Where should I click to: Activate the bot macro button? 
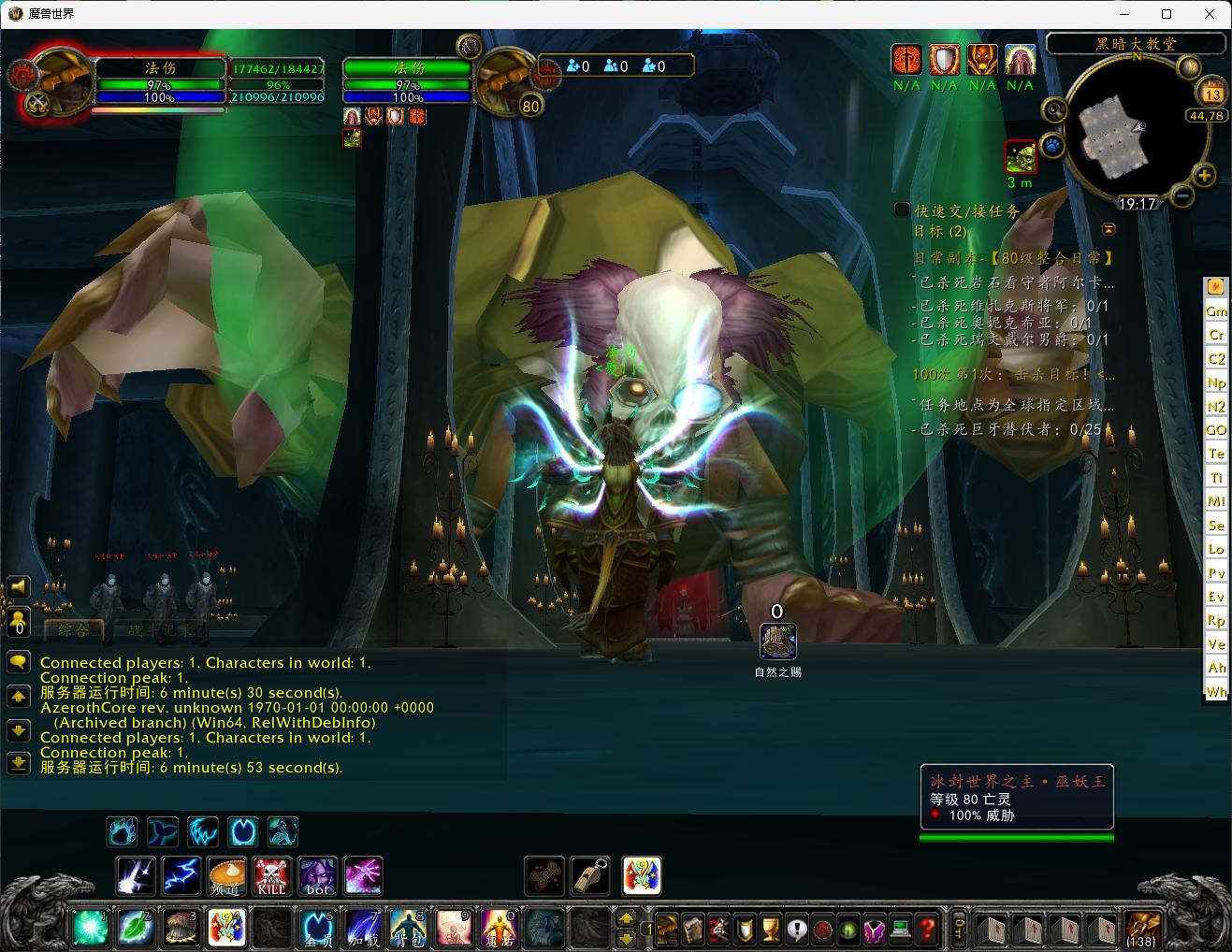317,876
